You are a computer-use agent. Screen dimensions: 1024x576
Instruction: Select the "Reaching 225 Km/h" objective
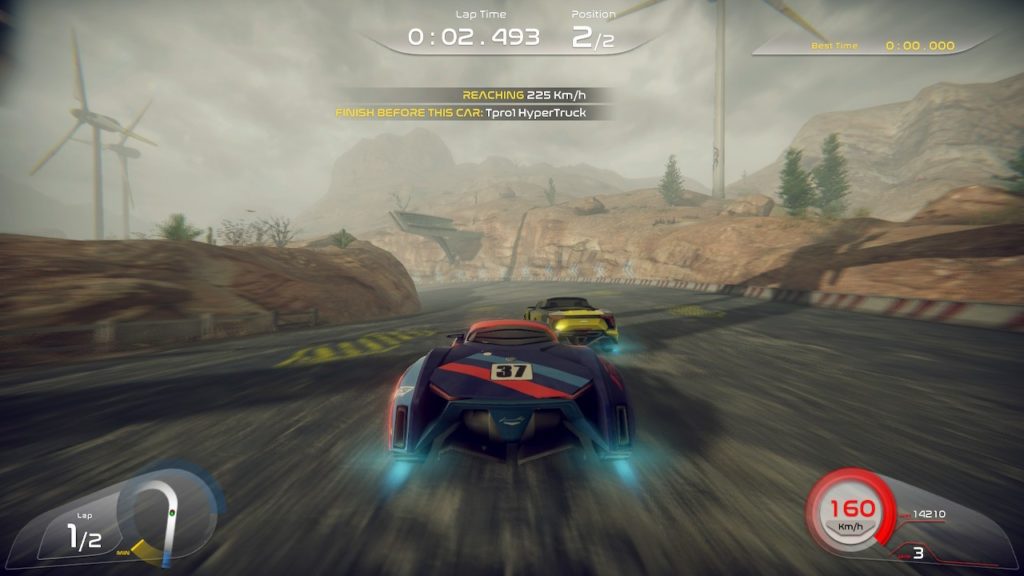[x=524, y=95]
